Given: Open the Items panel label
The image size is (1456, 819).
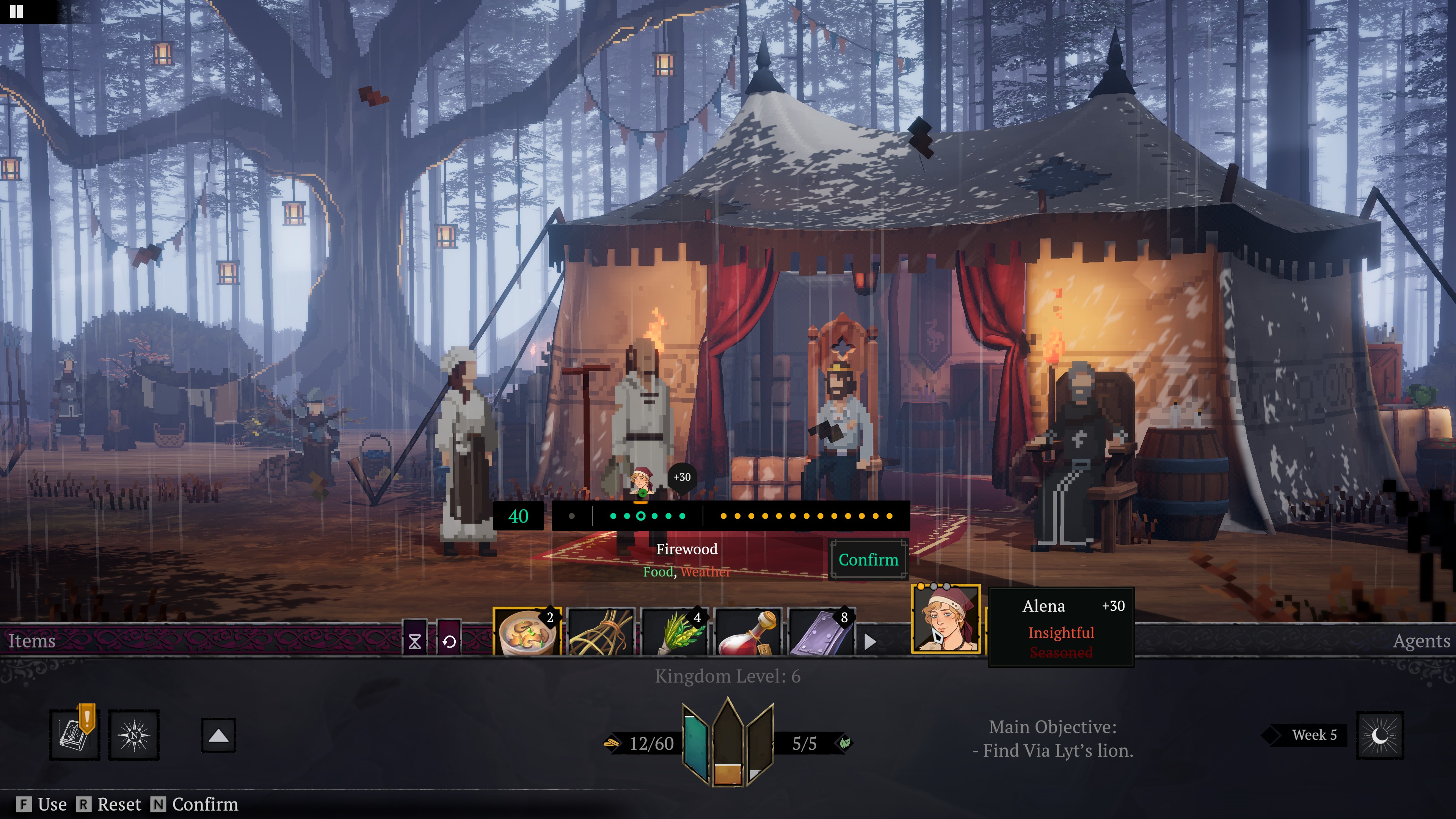Looking at the screenshot, I should click(31, 640).
